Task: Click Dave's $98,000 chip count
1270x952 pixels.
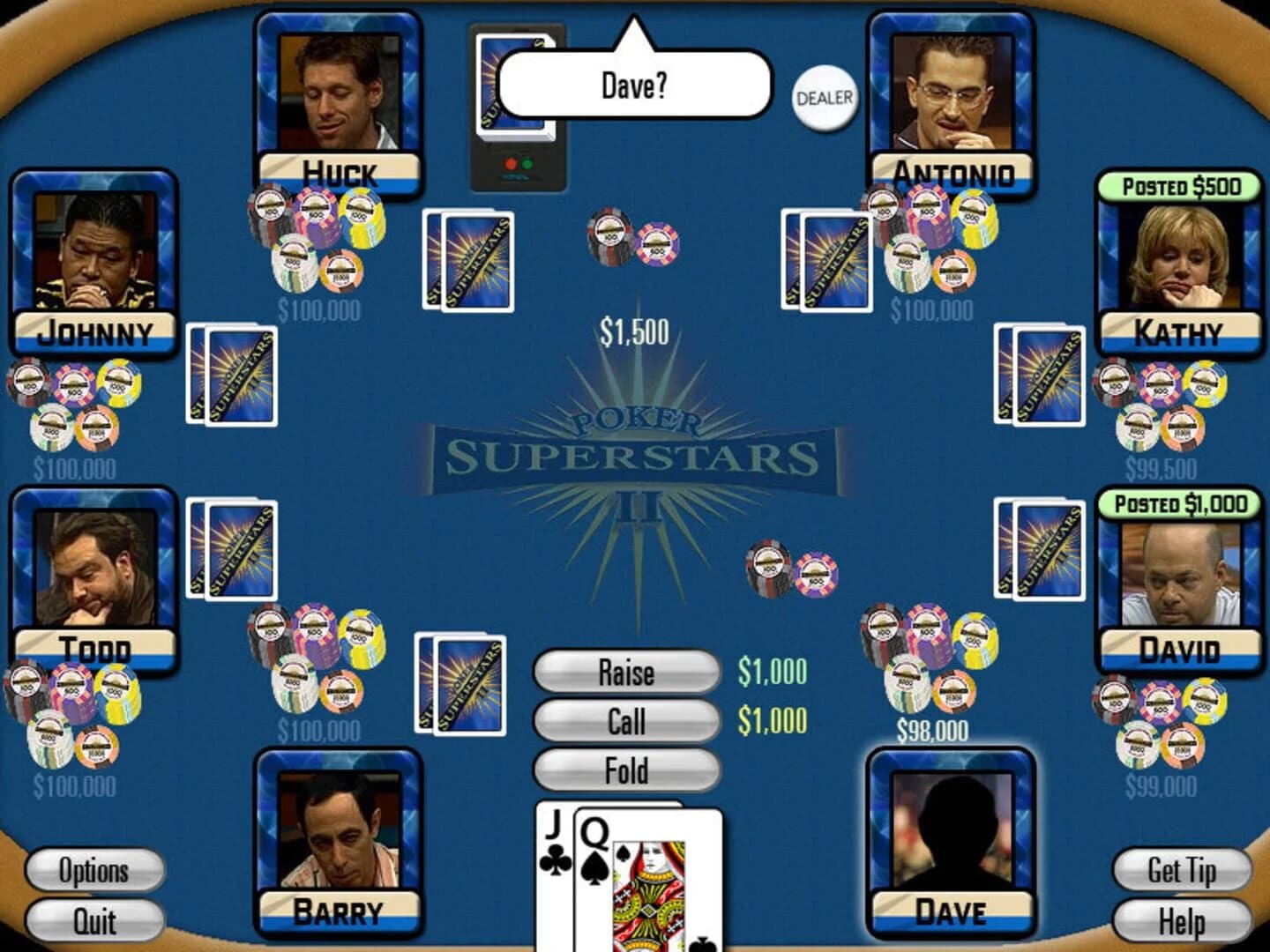Action: point(931,728)
